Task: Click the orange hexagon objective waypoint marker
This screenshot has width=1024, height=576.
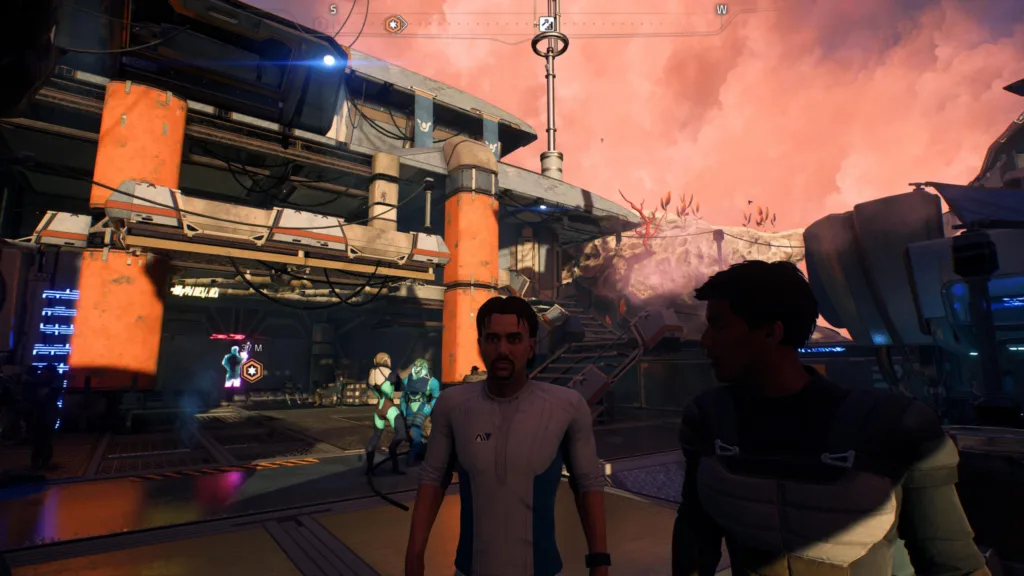Action: (253, 371)
